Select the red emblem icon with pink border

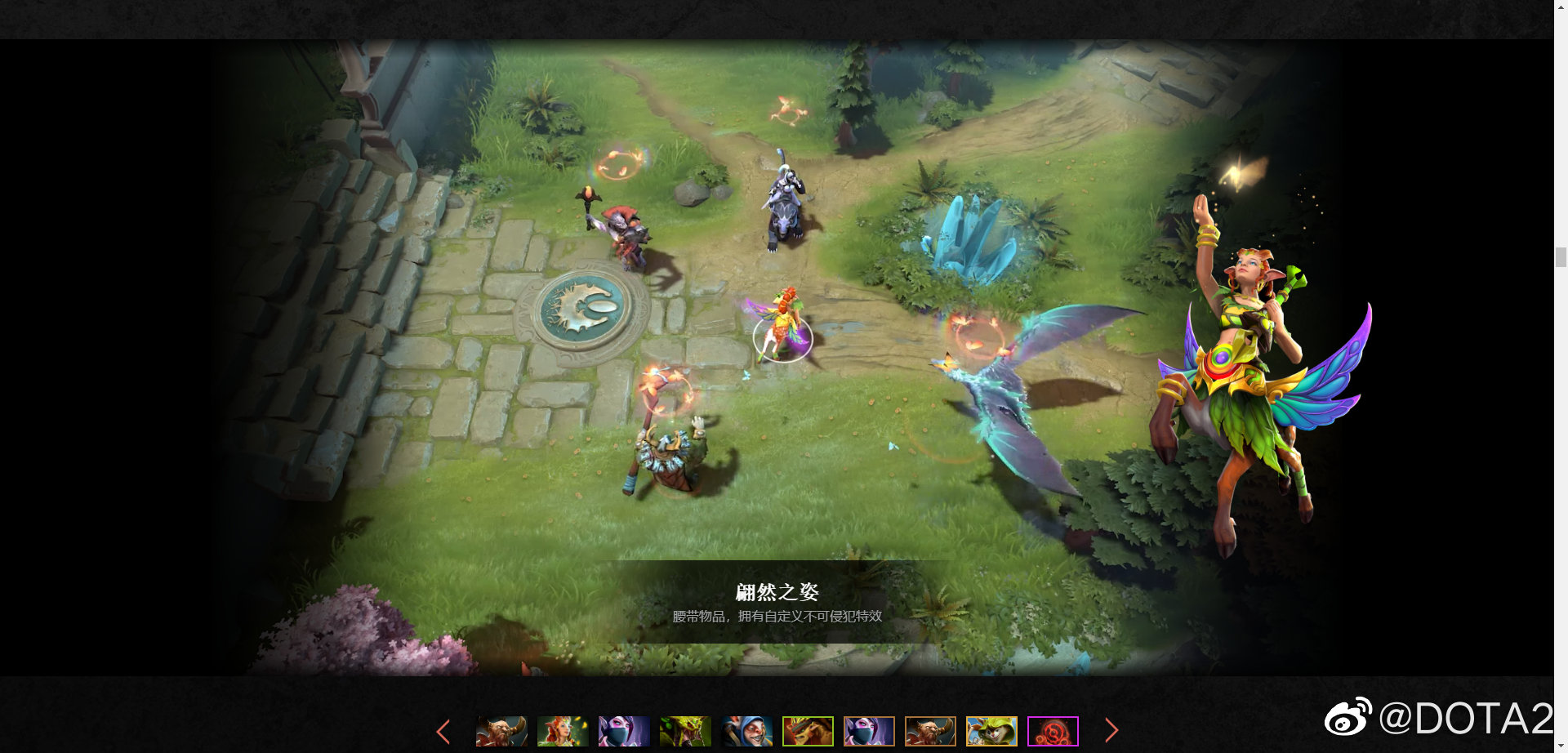[x=1053, y=731]
